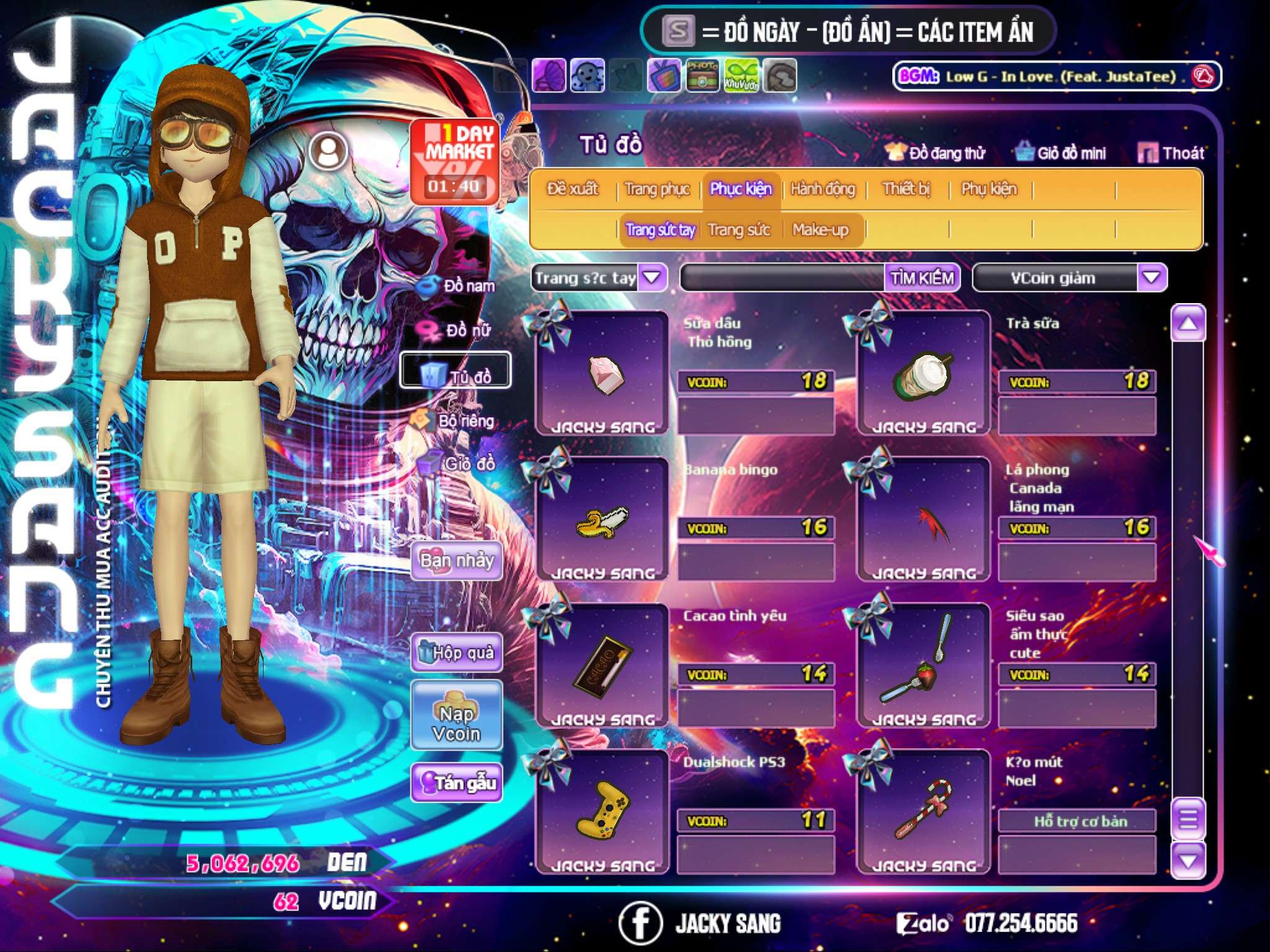The height and width of the screenshot is (952, 1270).
Task: Choose the Dualshock PS3 controller item
Action: (x=602, y=813)
